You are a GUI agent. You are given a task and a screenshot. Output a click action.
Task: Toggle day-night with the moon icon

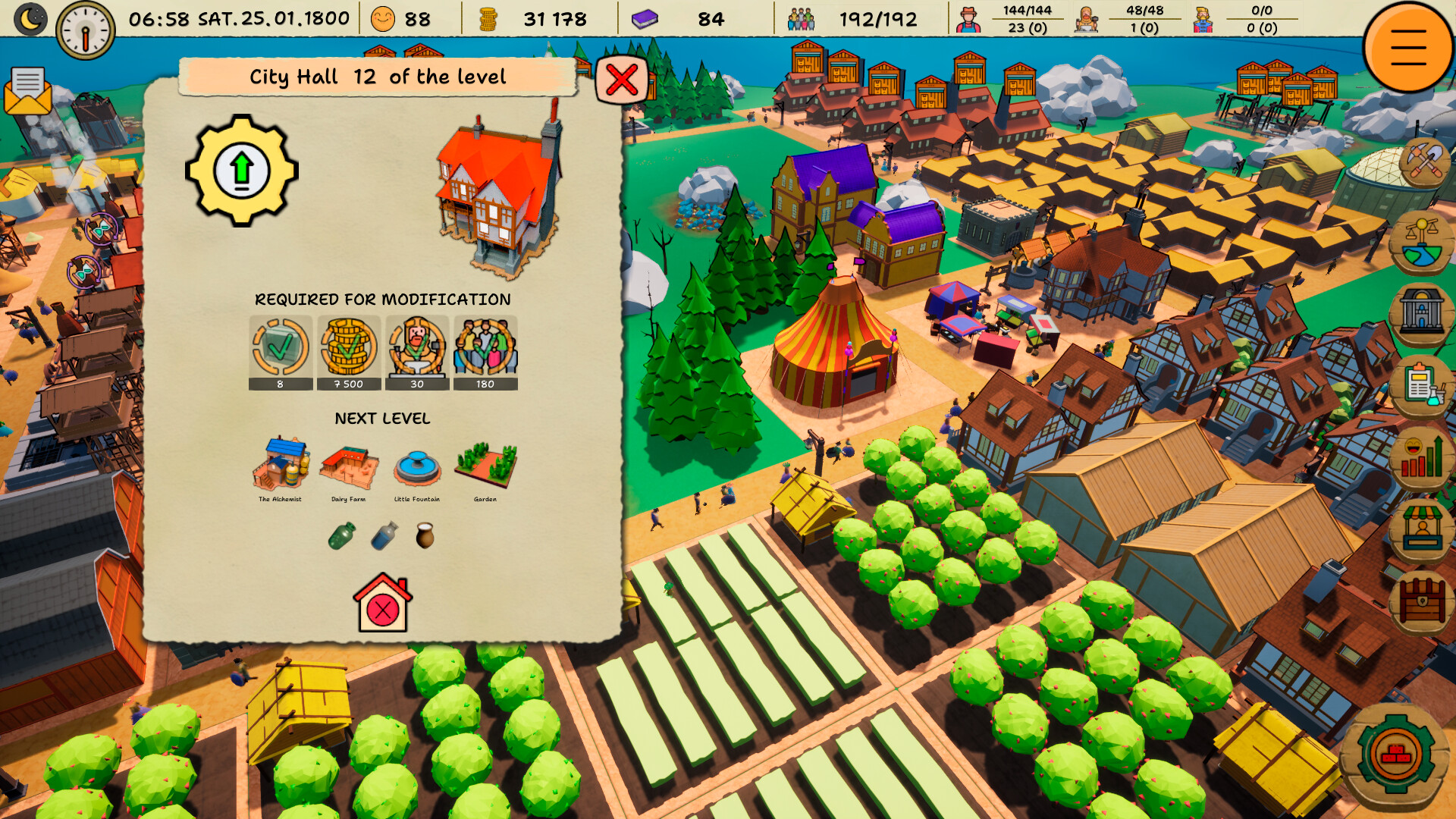coord(30,18)
